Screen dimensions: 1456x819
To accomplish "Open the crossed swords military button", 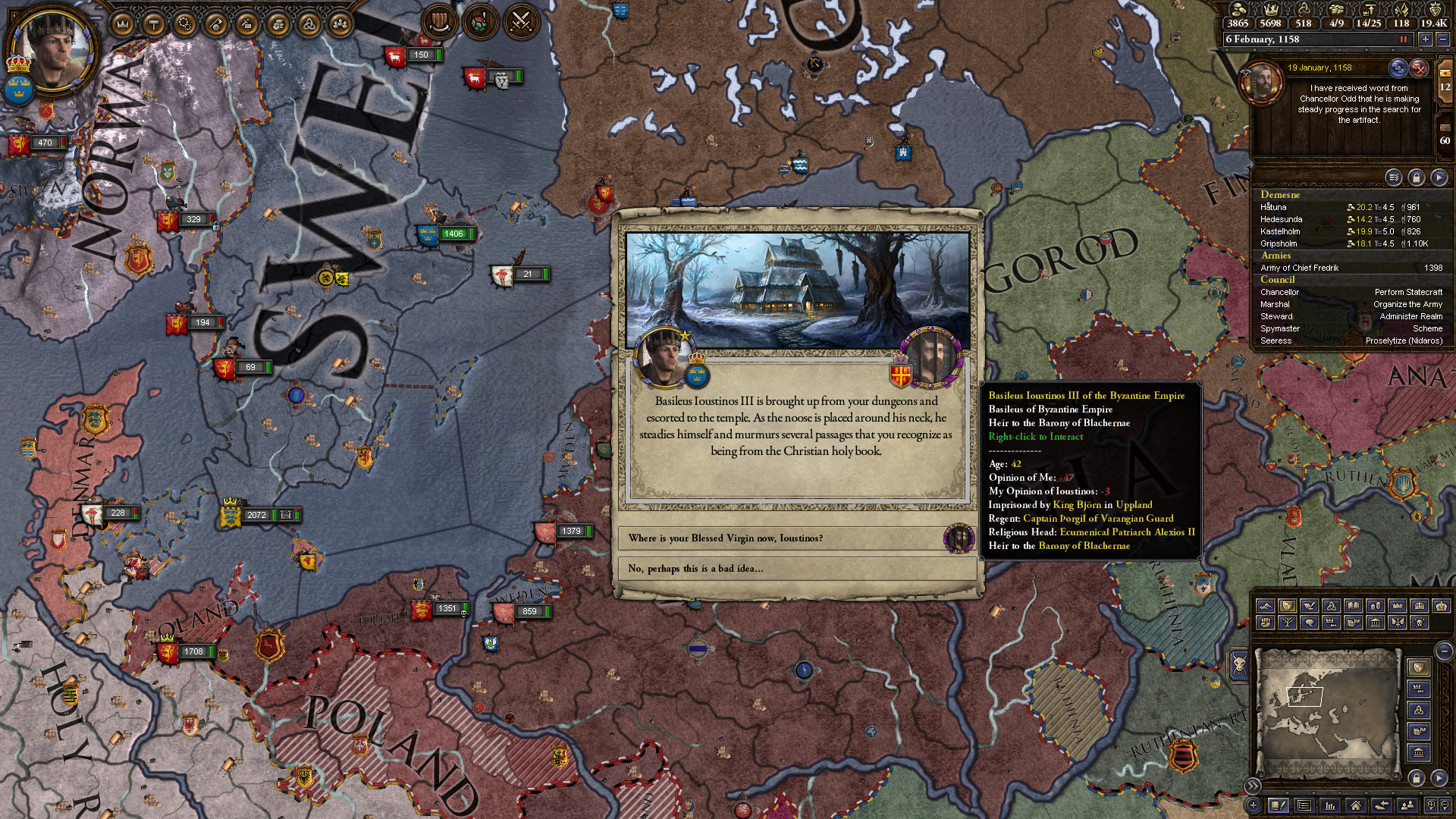I will pyautogui.click(x=520, y=22).
